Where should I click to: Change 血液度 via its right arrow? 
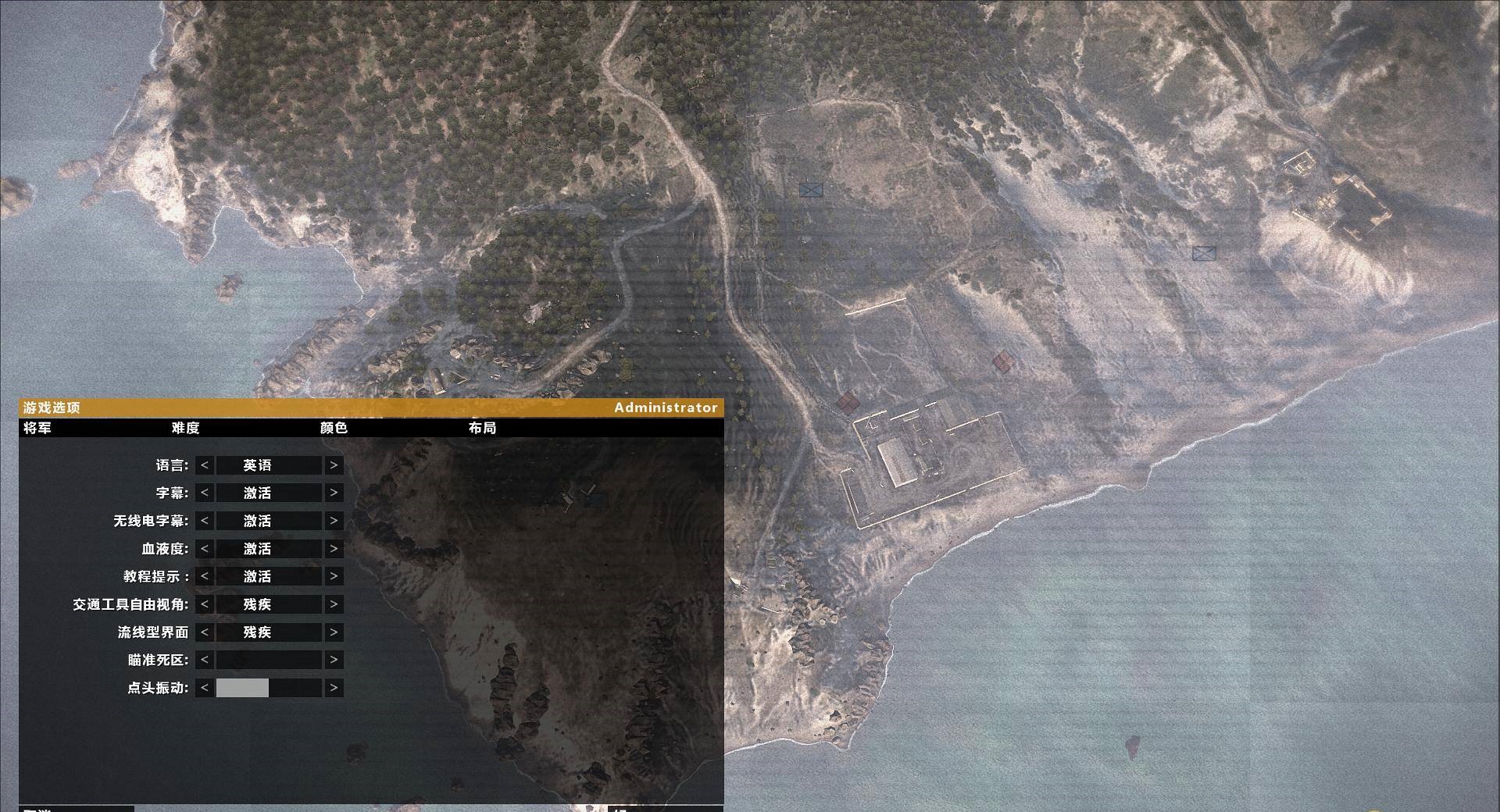pos(333,549)
